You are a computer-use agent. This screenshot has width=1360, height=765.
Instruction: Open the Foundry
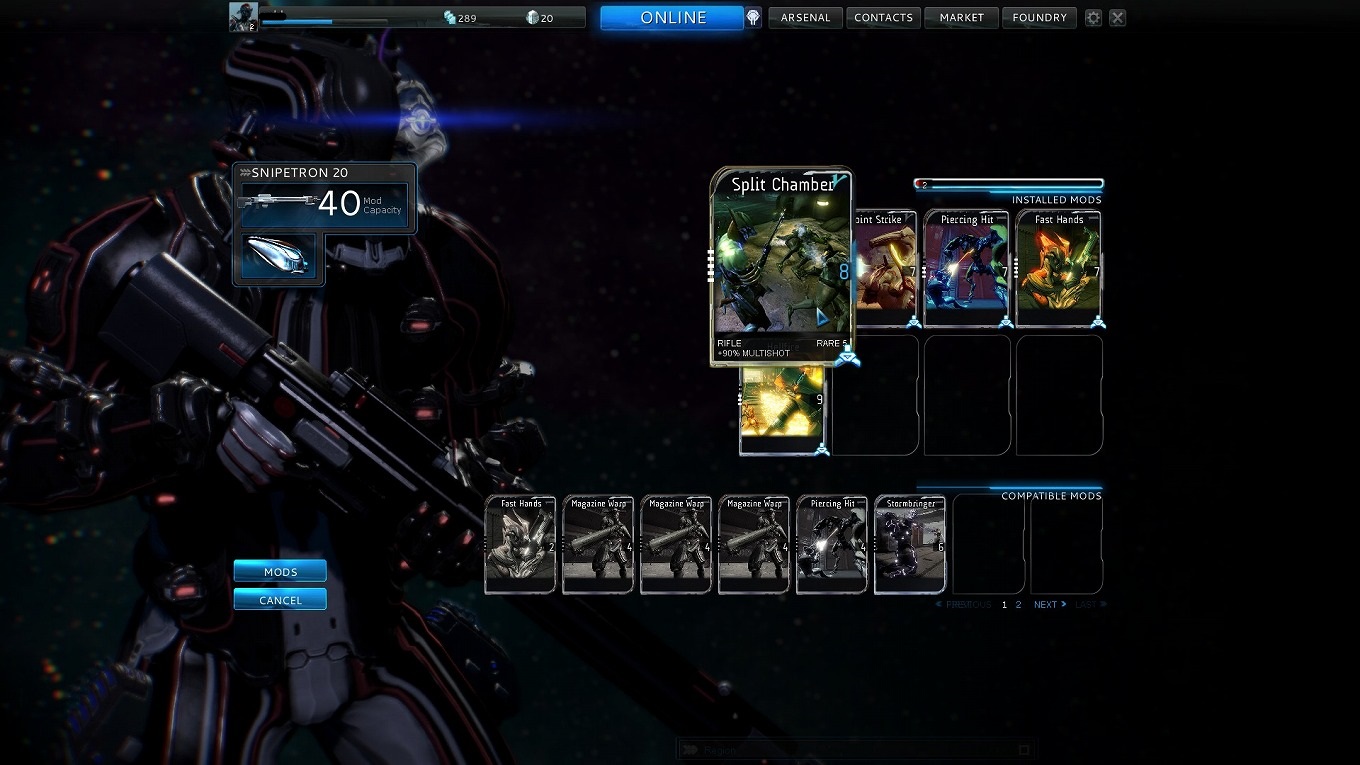(1039, 18)
